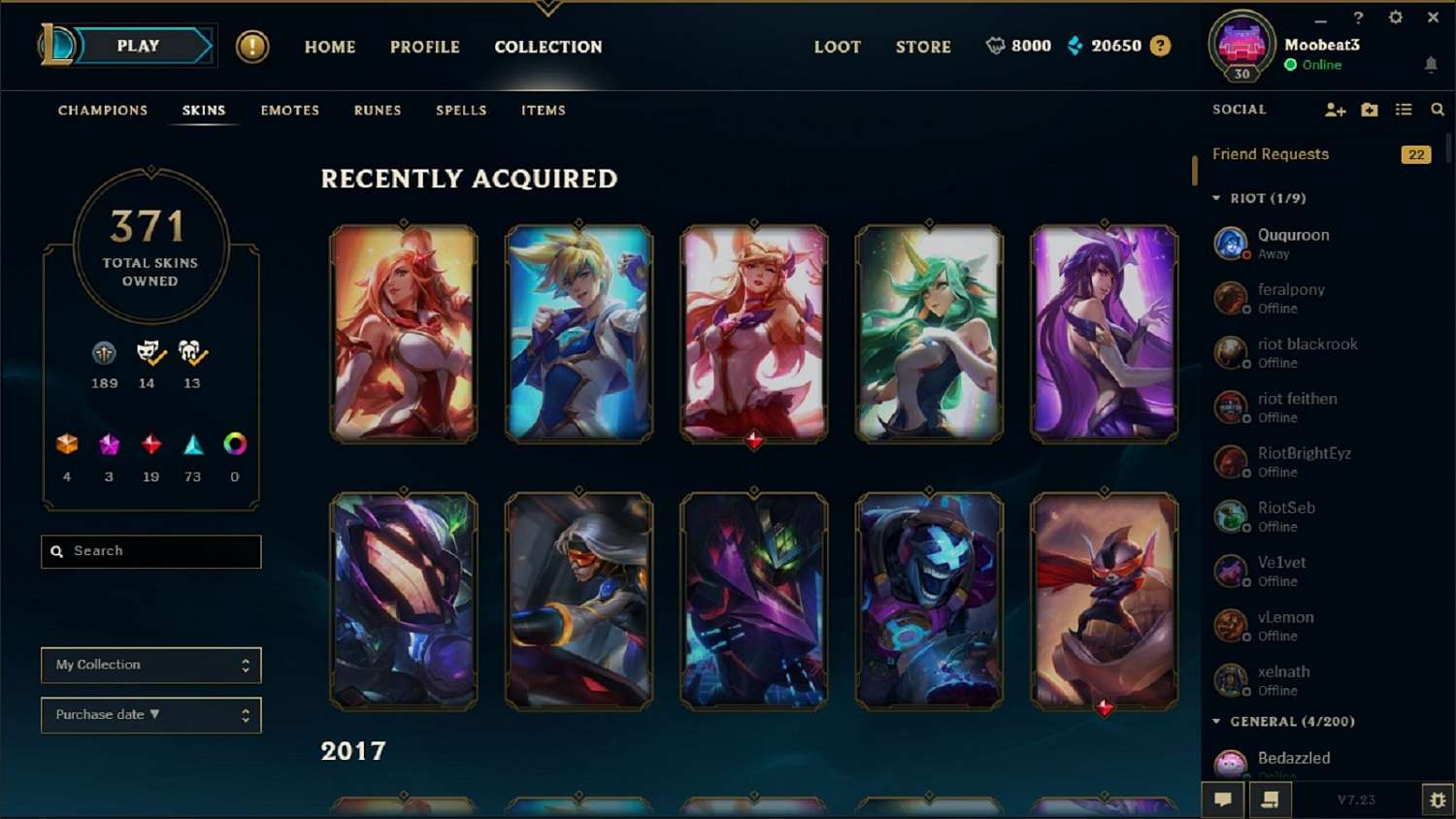
Task: Report a bug with the bug icon
Action: [1438, 800]
